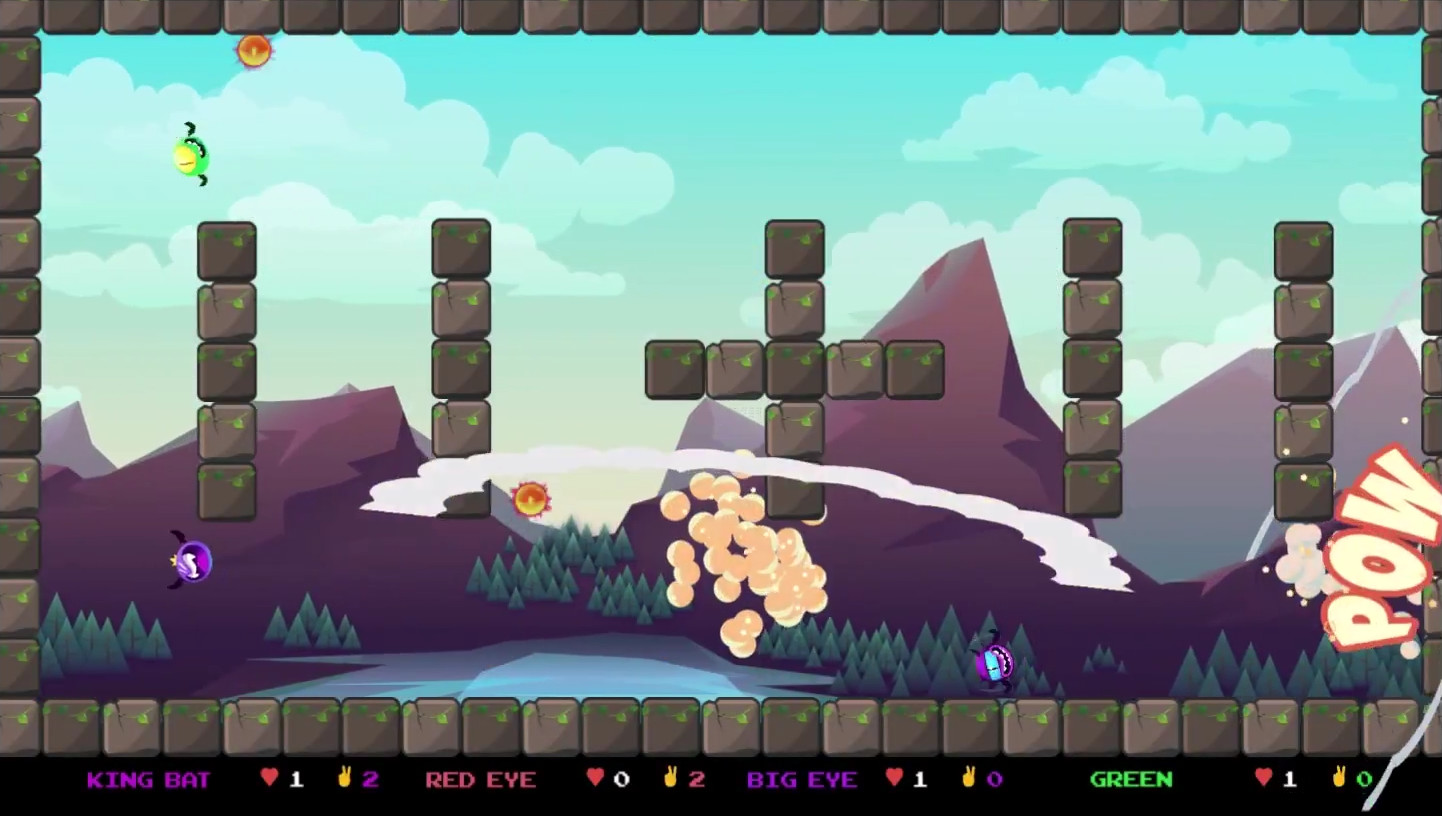Click the spinning sun fireball mid-screen

click(x=530, y=498)
